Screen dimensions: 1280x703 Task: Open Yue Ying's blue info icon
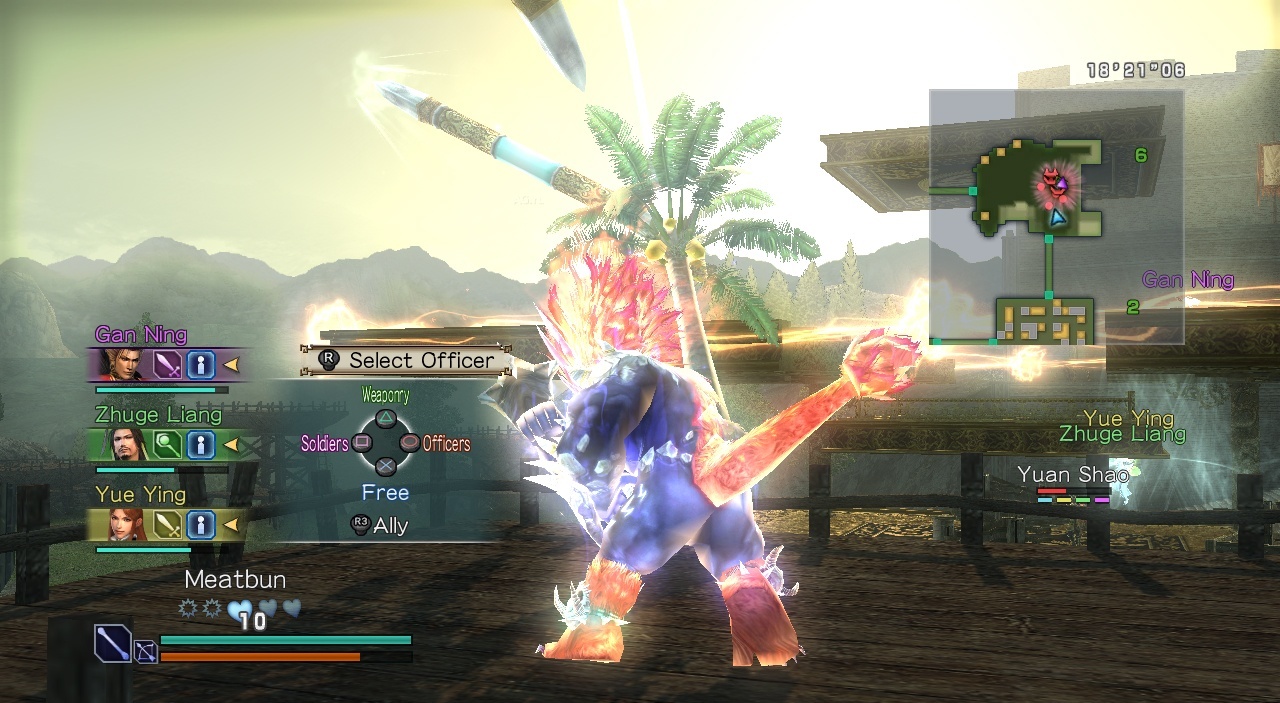coord(201,524)
